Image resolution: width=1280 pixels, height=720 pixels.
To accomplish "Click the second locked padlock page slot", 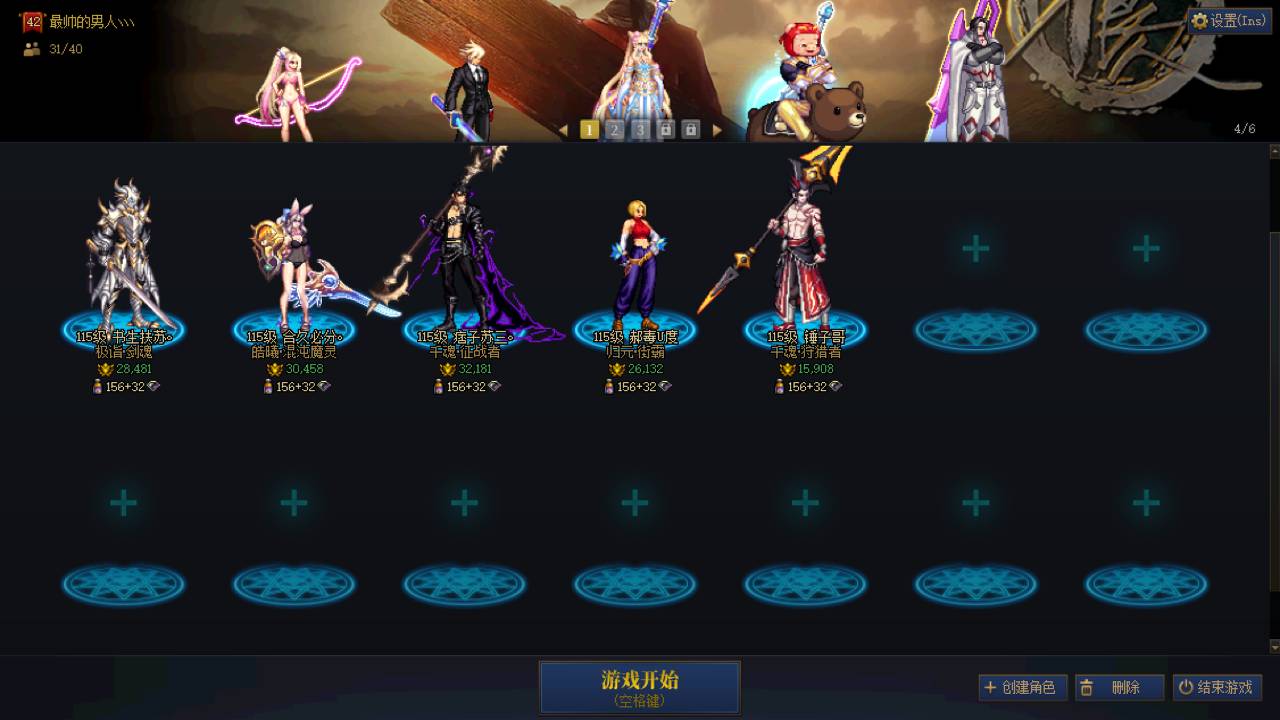I will coord(691,130).
